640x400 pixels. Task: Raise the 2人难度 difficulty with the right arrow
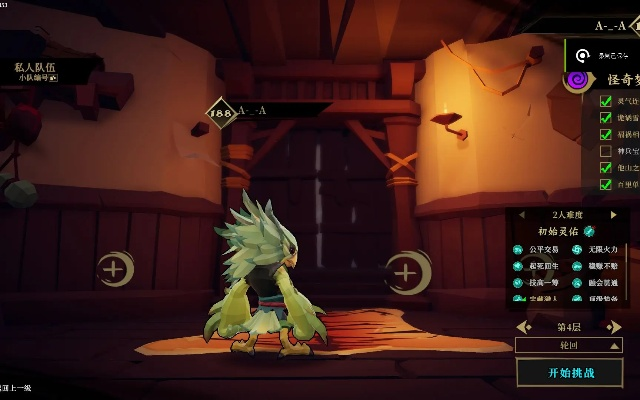(613, 214)
